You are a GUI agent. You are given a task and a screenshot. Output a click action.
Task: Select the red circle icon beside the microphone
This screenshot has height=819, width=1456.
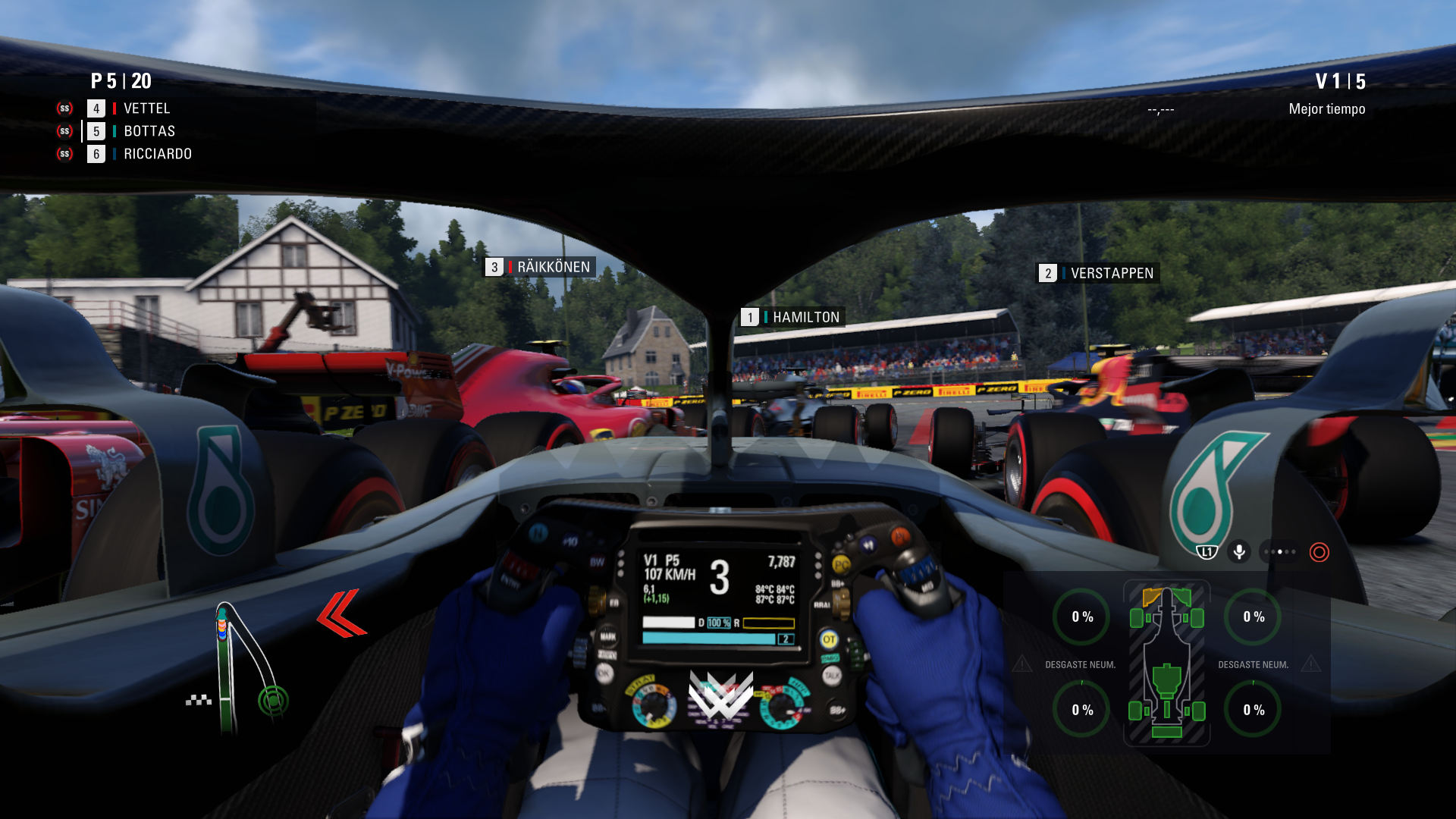coord(1319,552)
